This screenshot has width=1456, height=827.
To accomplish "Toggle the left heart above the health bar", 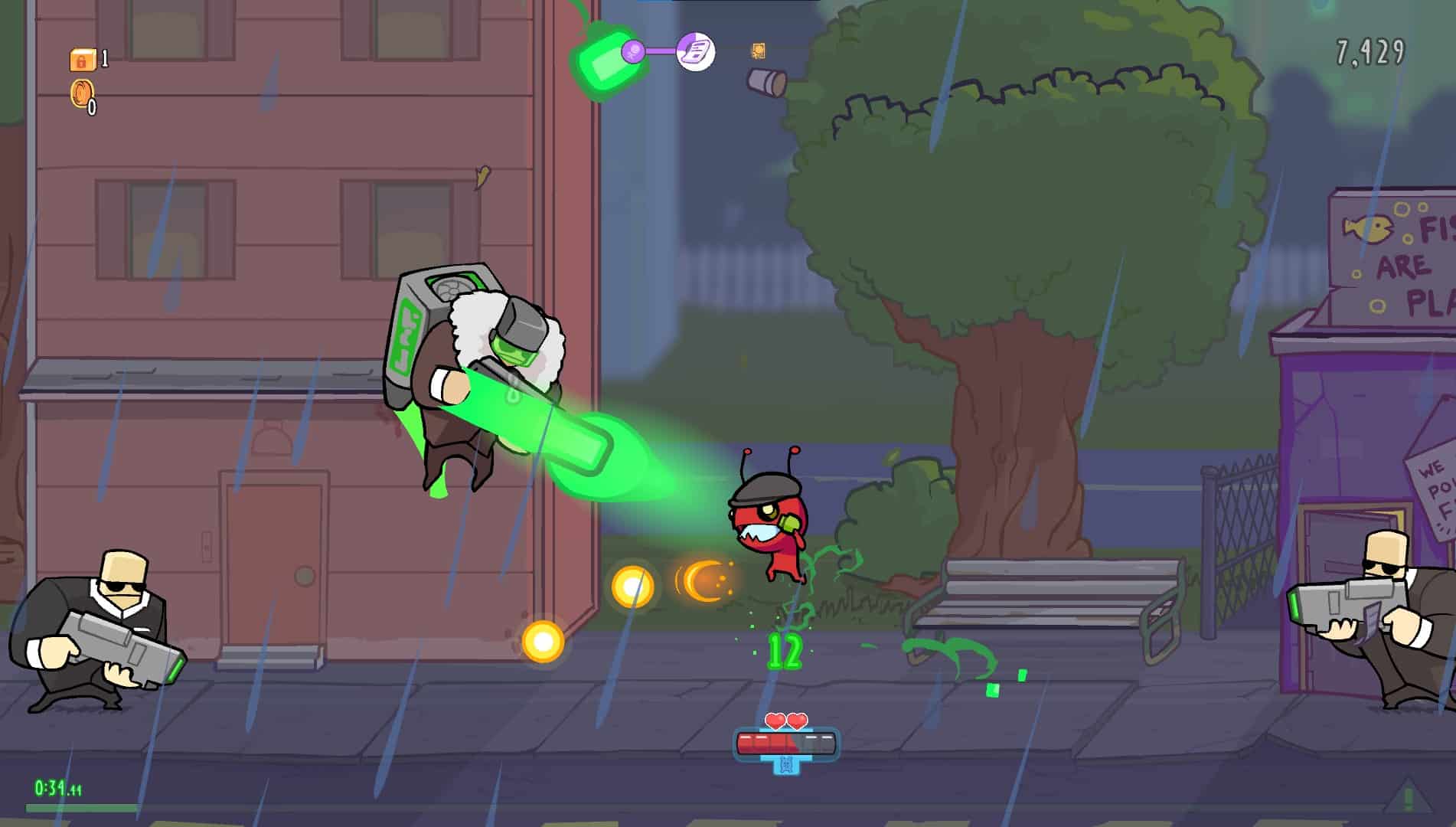I will coord(775,722).
